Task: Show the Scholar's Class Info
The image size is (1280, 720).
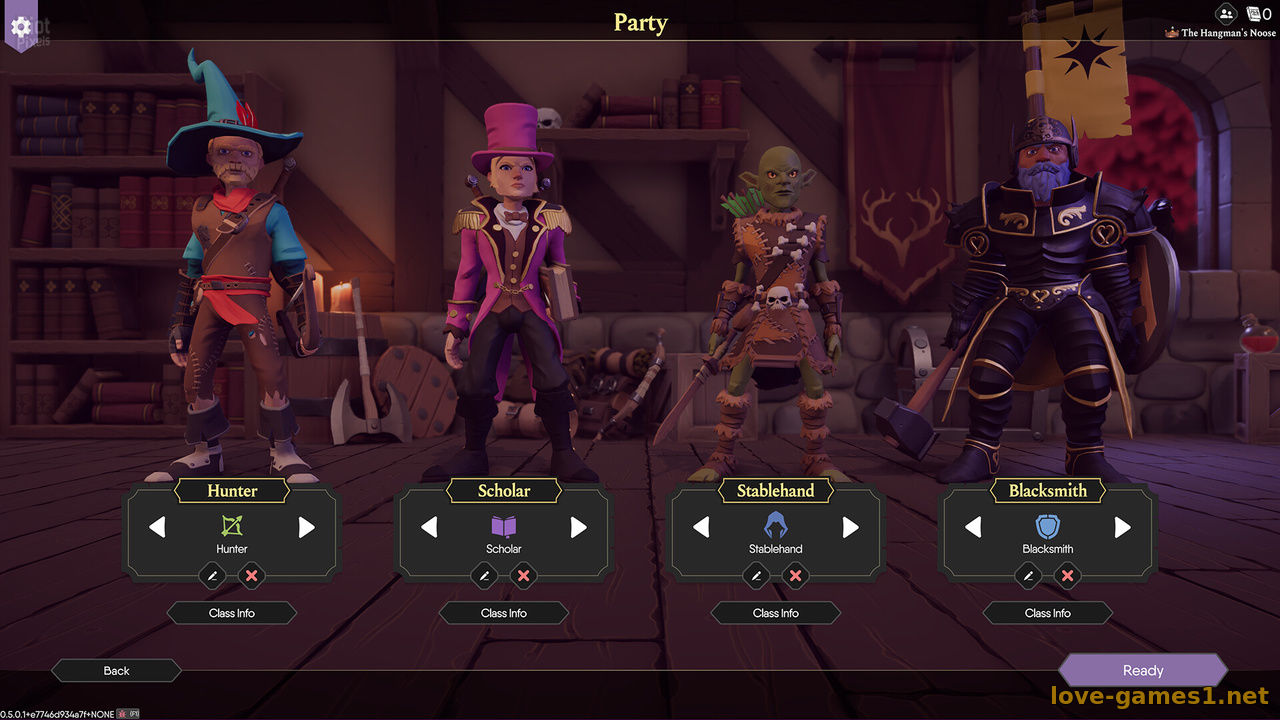Action: click(504, 613)
